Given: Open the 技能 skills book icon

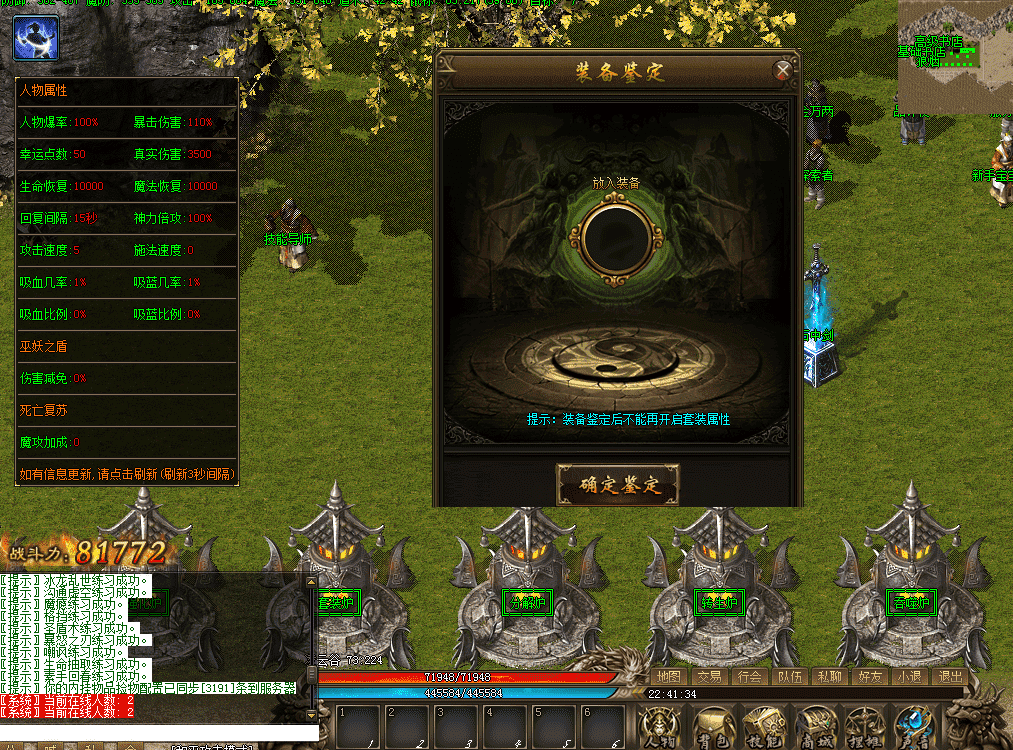Looking at the screenshot, I should pos(763,725).
